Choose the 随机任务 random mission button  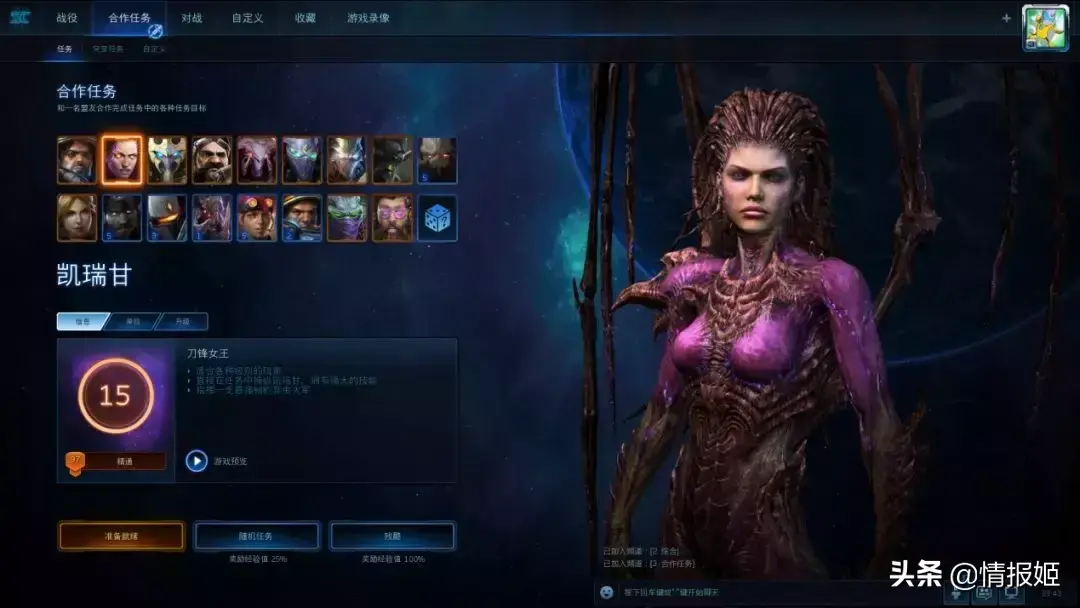pos(256,536)
